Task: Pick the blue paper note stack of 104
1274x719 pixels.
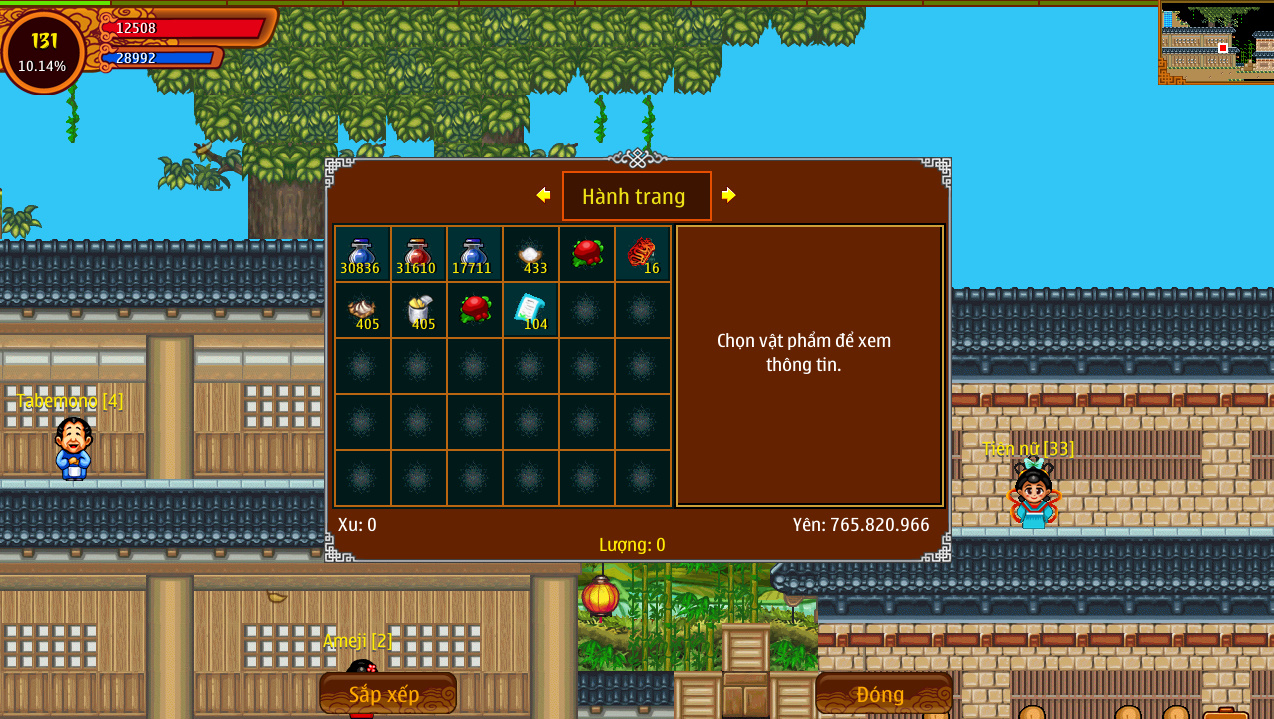Action: tap(530, 310)
